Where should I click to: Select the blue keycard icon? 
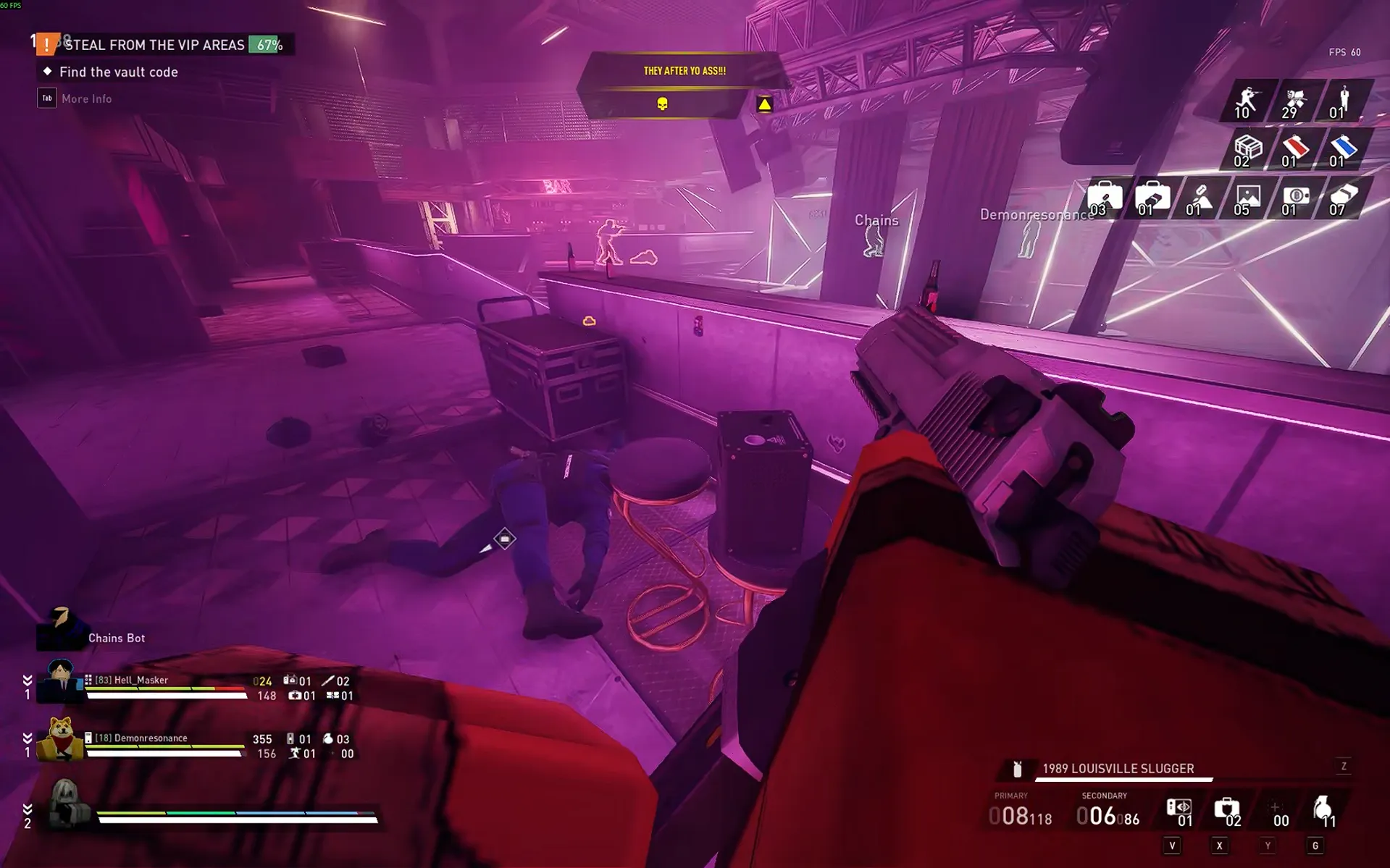tap(1342, 150)
